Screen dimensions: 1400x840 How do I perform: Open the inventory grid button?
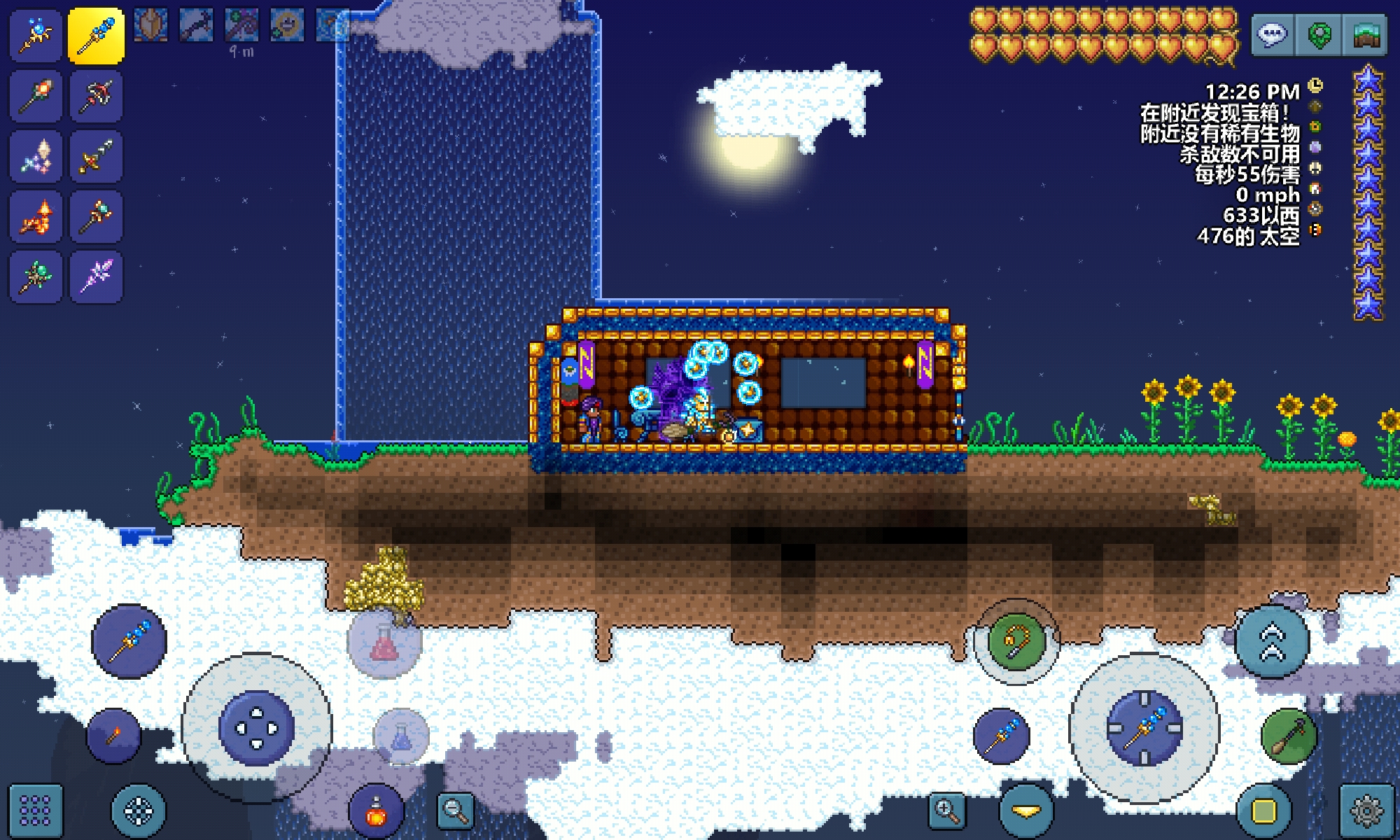[35, 811]
